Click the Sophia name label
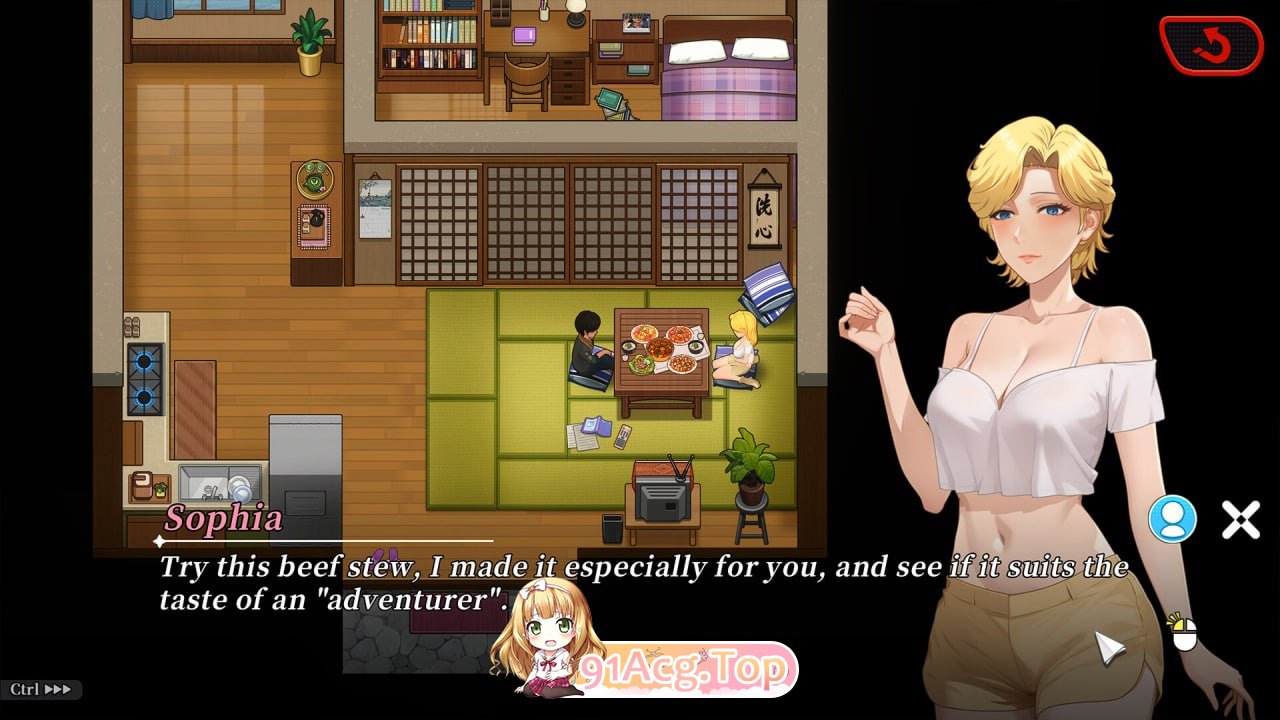The image size is (1280, 720). pyautogui.click(x=222, y=518)
